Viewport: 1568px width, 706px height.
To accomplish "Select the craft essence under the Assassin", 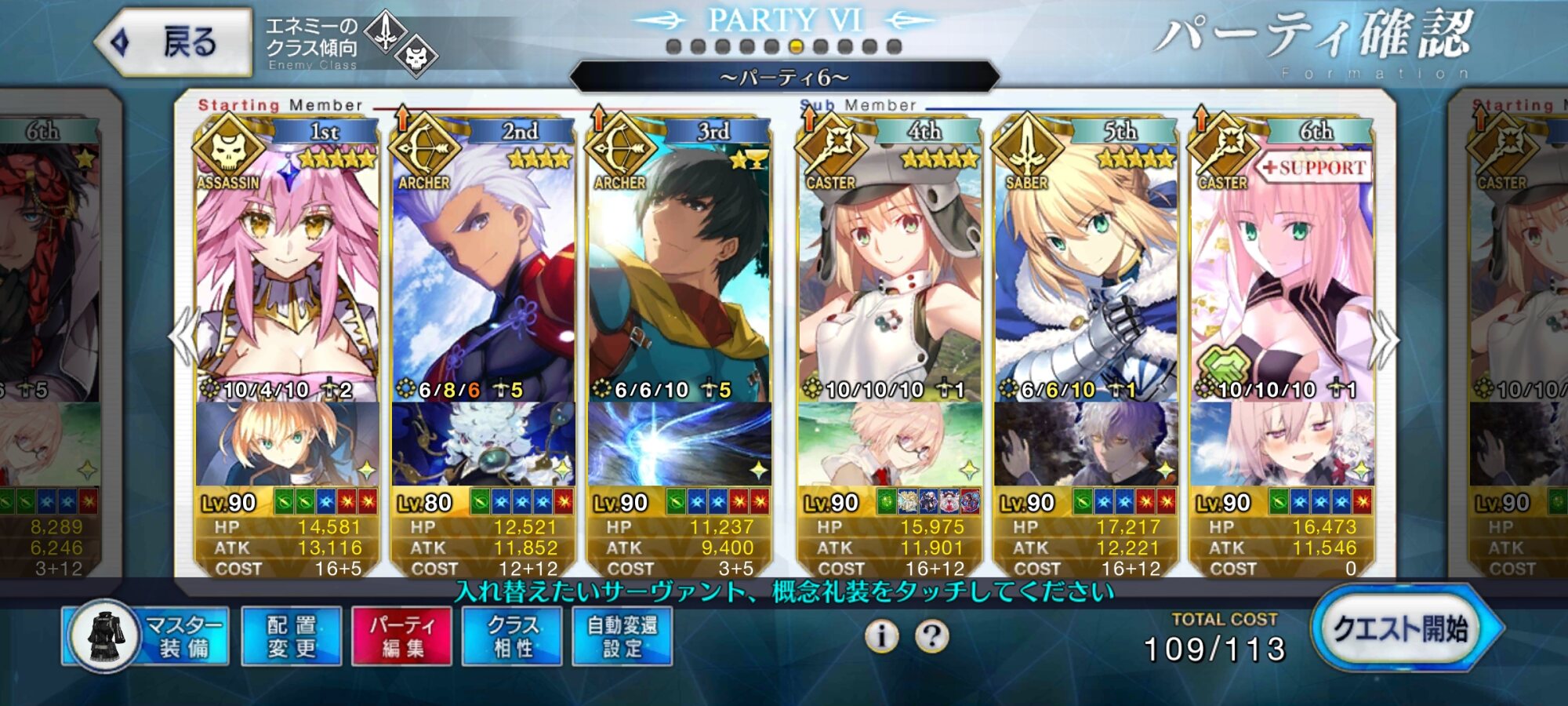I will click(287, 444).
